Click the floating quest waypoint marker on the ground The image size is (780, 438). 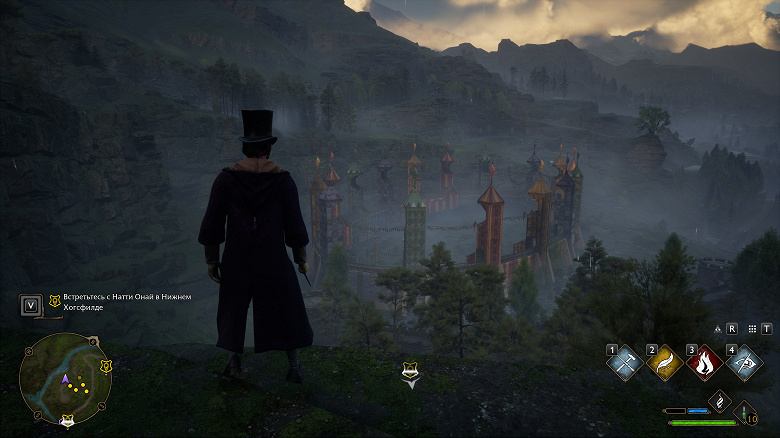410,373
